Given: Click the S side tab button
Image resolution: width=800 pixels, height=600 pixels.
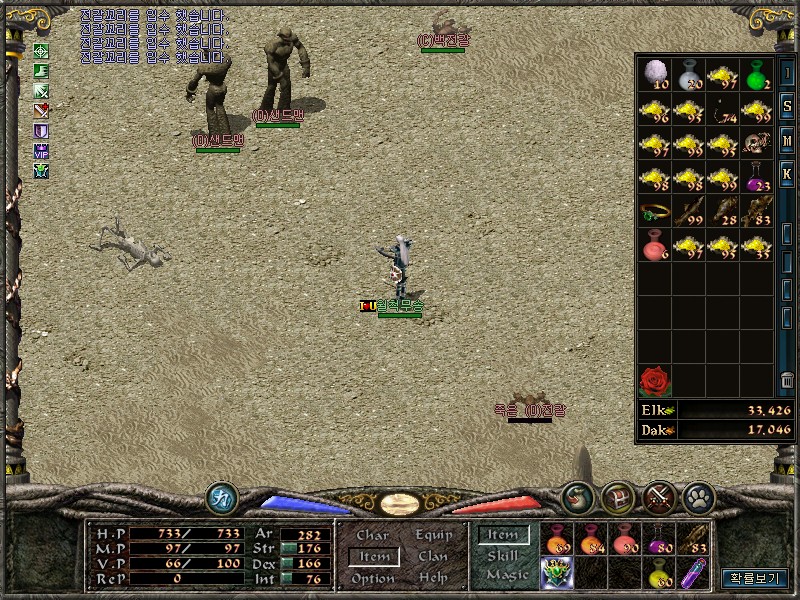Looking at the screenshot, I should point(787,106).
